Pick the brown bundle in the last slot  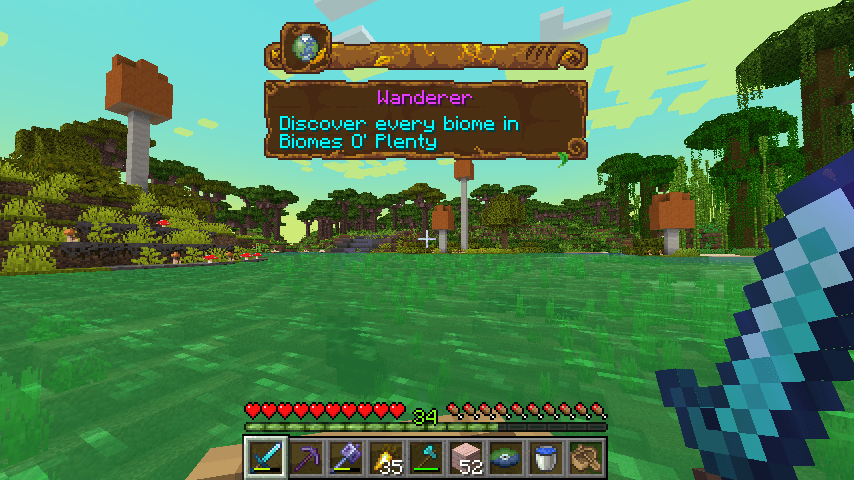[x=586, y=458]
